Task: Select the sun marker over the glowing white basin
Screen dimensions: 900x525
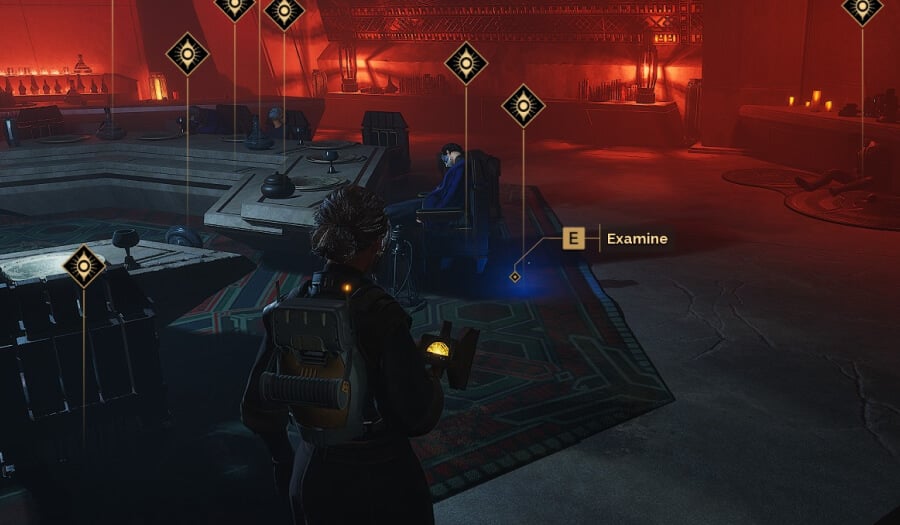Action: point(84,267)
